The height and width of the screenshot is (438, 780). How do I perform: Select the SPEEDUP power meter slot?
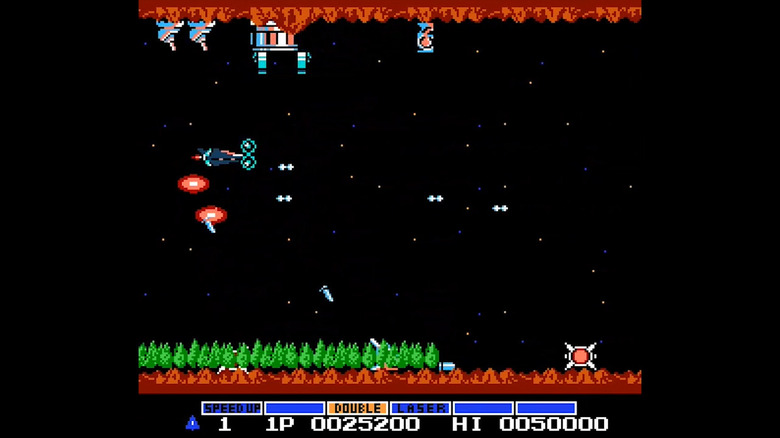click(x=232, y=408)
